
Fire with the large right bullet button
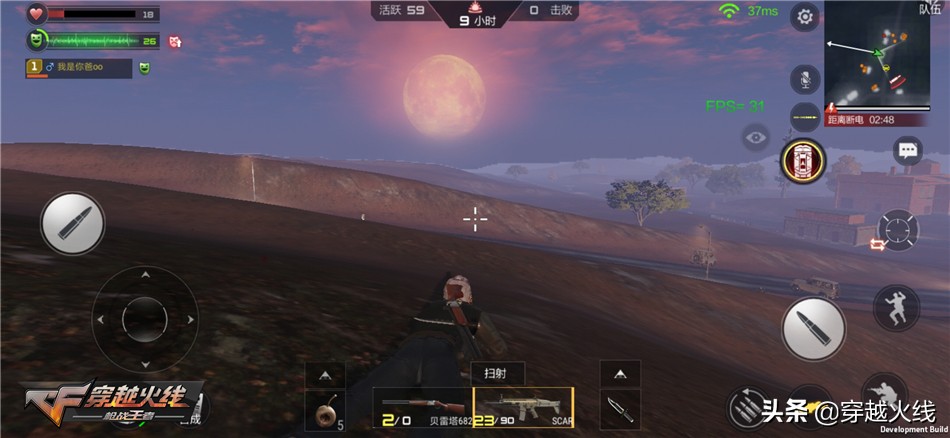click(x=813, y=329)
